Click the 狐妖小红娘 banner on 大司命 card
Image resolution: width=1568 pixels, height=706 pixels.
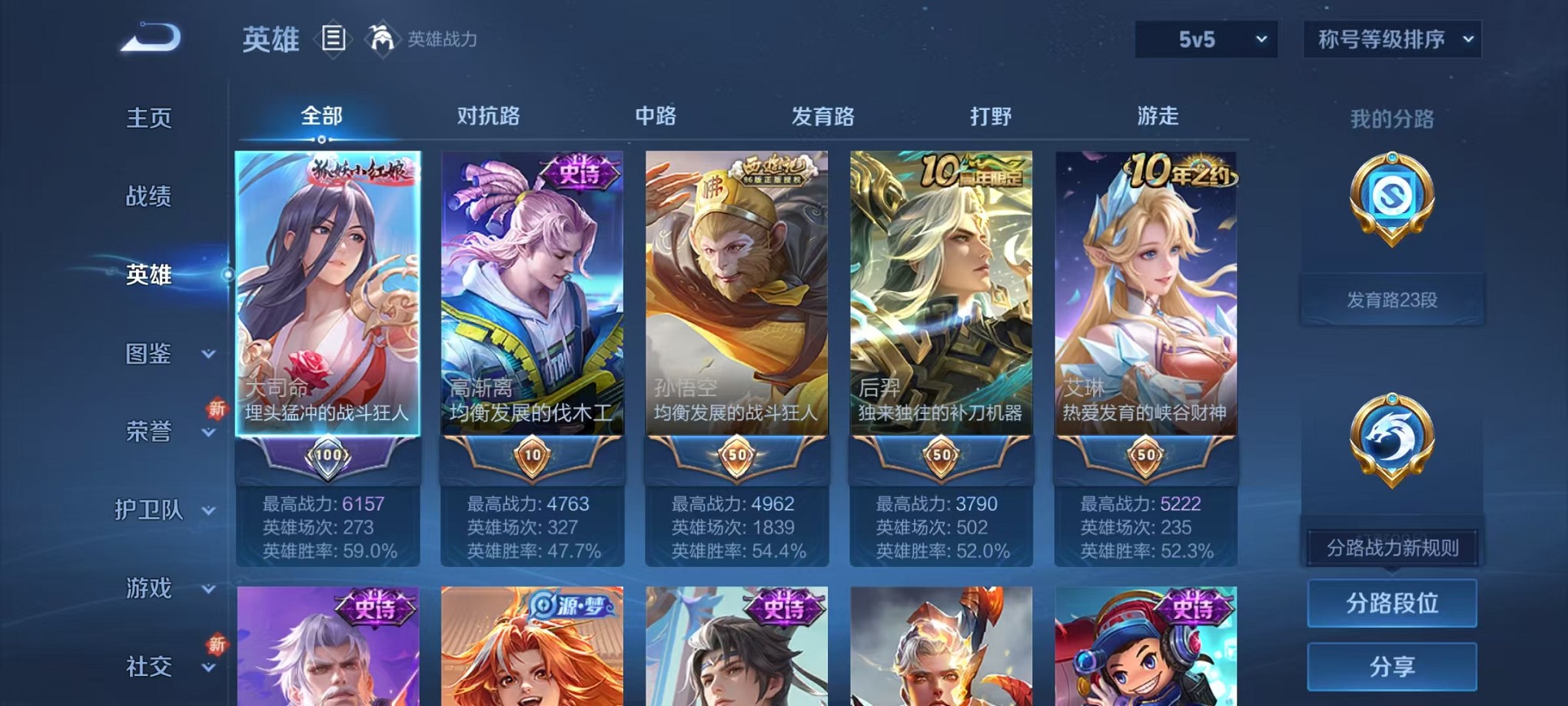[361, 169]
